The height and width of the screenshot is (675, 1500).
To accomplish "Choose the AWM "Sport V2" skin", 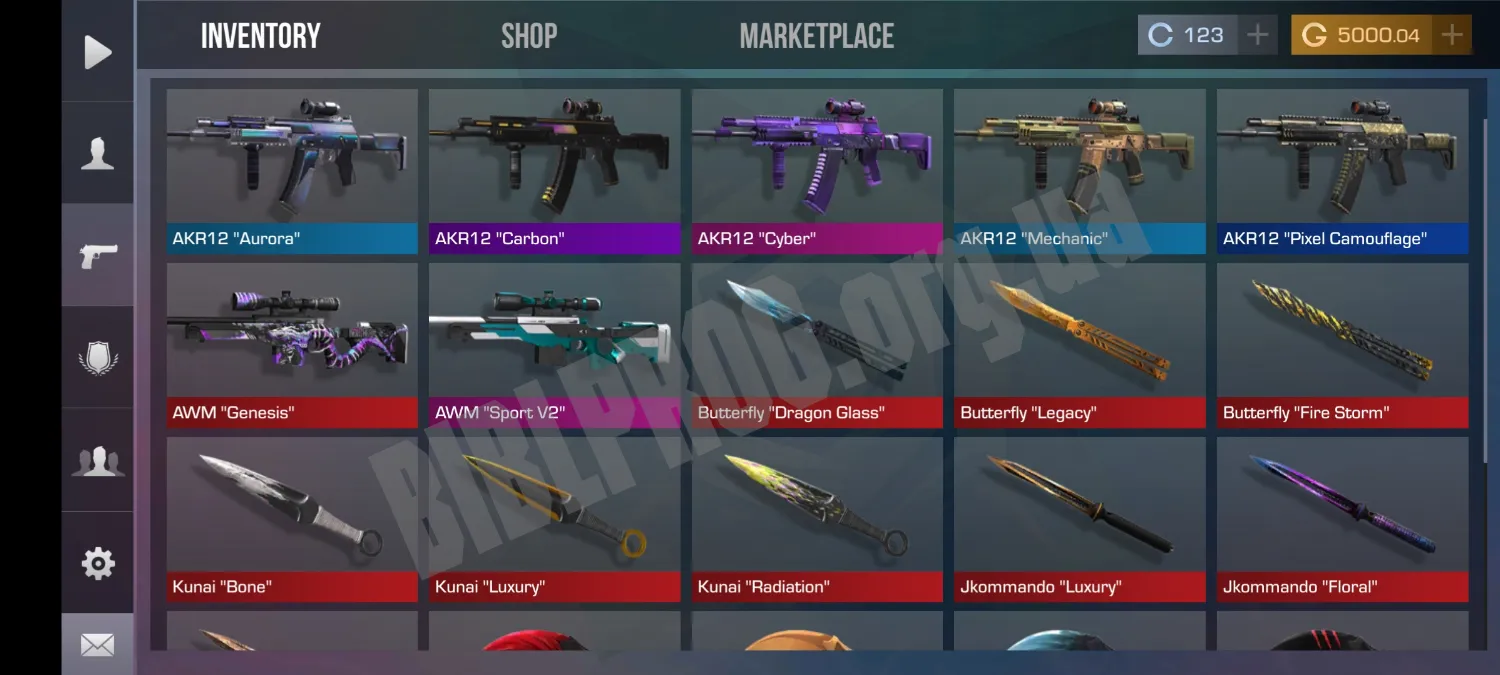I will tap(554, 344).
